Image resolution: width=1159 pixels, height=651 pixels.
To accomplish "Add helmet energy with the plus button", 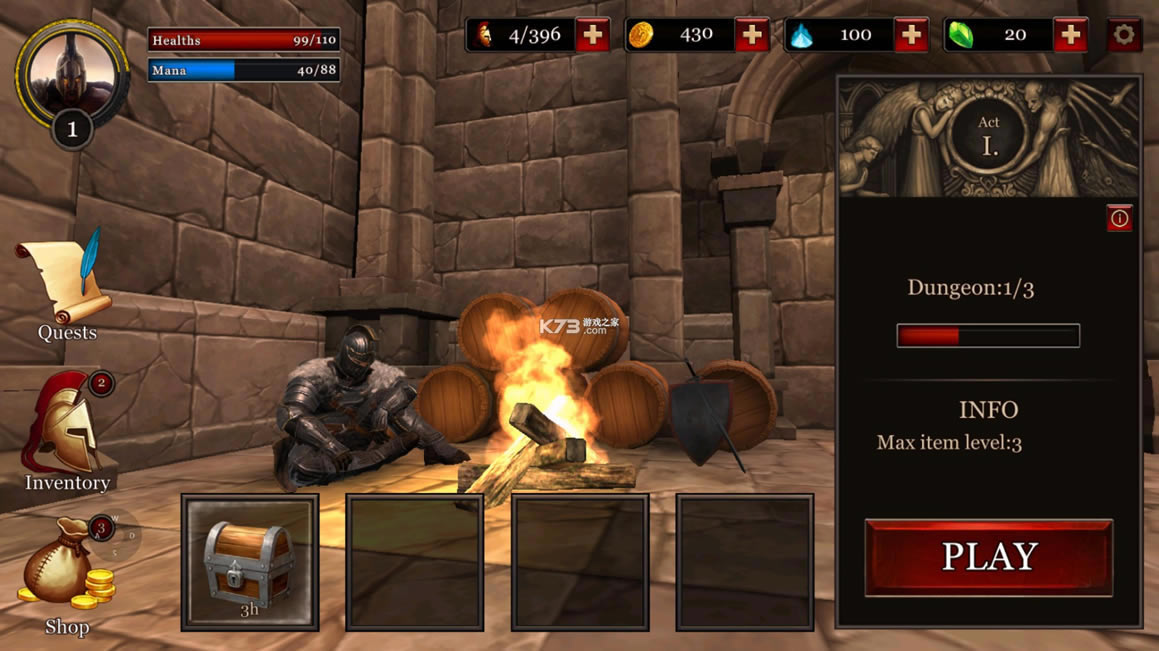I will [x=592, y=35].
